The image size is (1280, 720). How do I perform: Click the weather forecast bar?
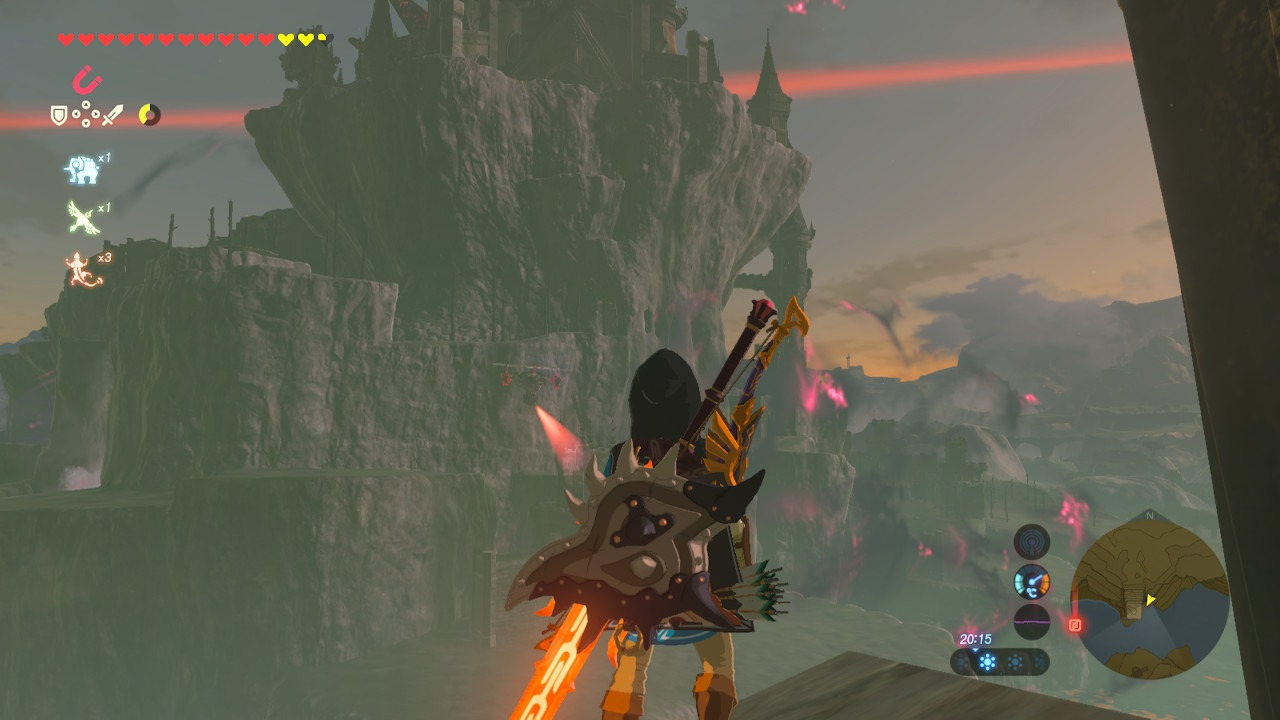click(x=1000, y=662)
